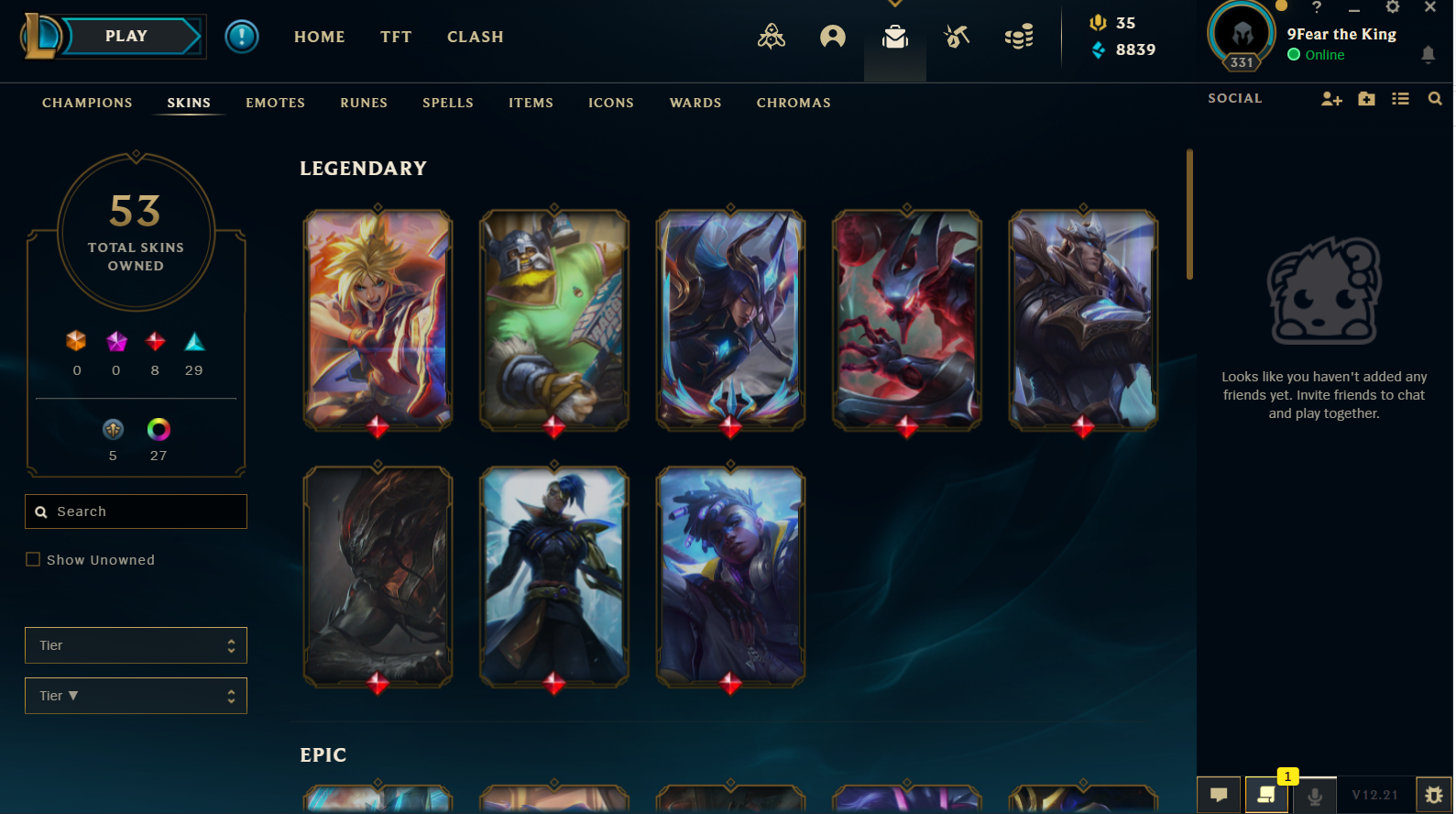
Task: Open the profile icon in top navigation
Action: coord(833,37)
